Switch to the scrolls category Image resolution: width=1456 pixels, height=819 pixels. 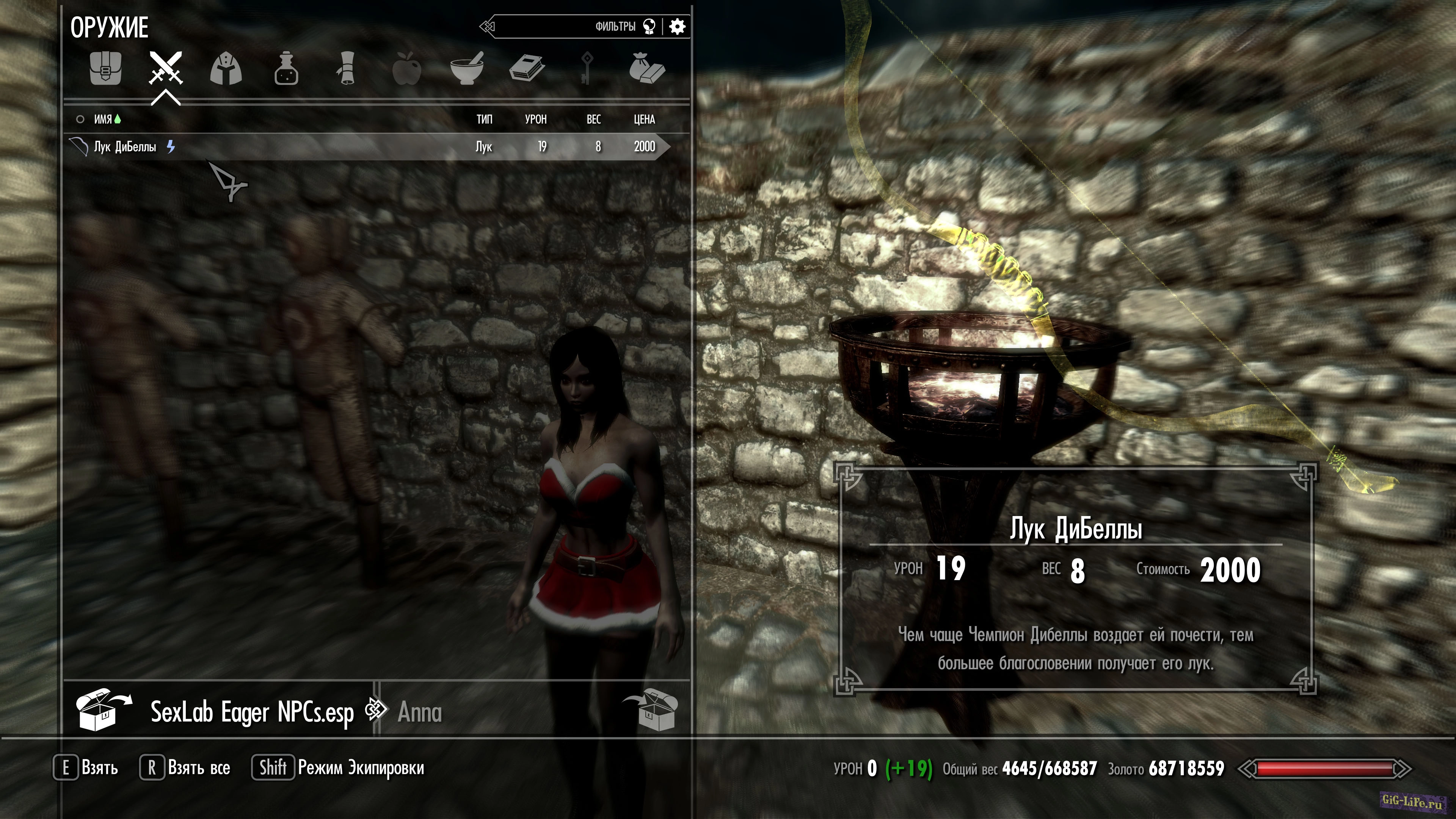click(x=346, y=69)
